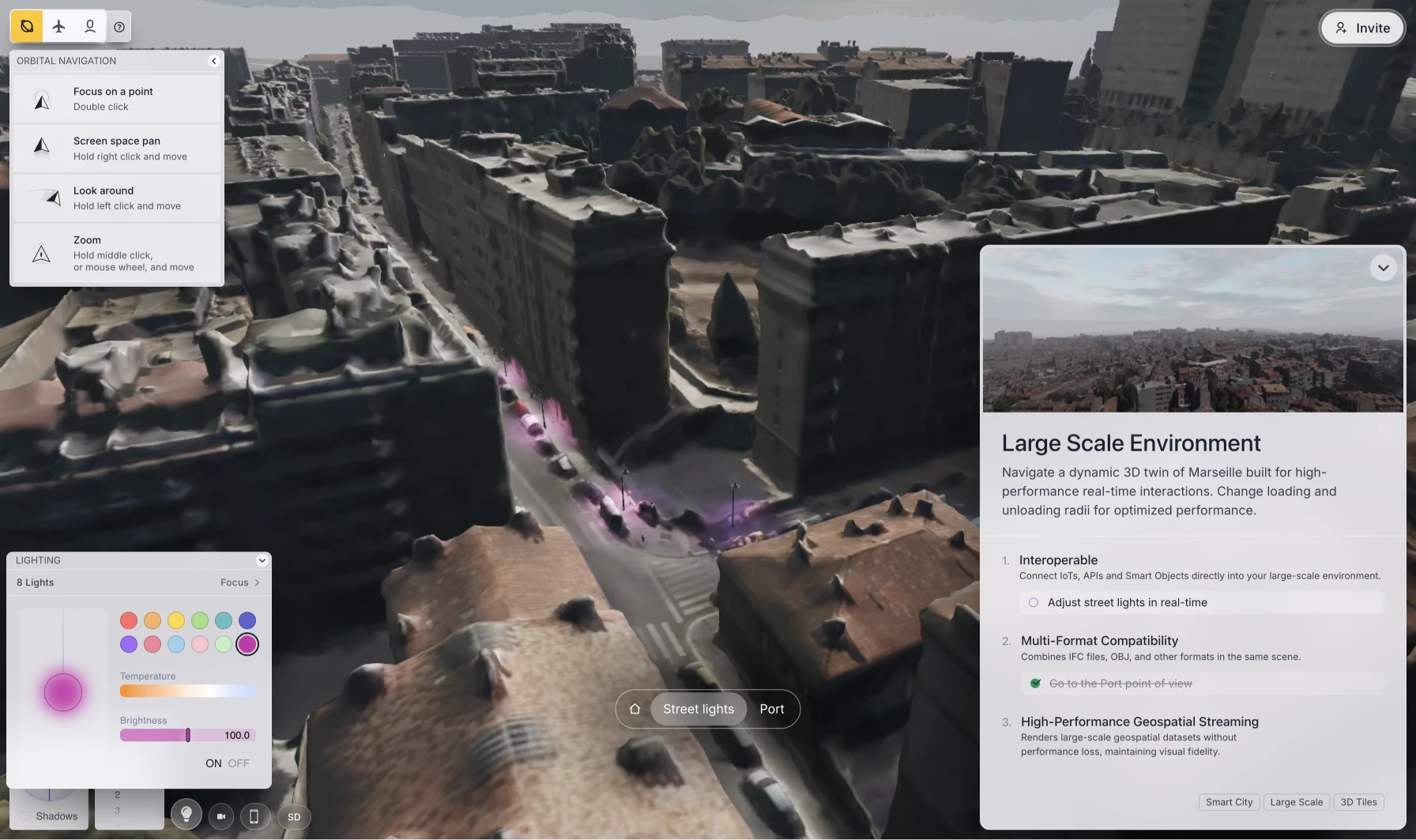The image size is (1416, 840).
Task: Open the Smart City tag
Action: (x=1229, y=802)
